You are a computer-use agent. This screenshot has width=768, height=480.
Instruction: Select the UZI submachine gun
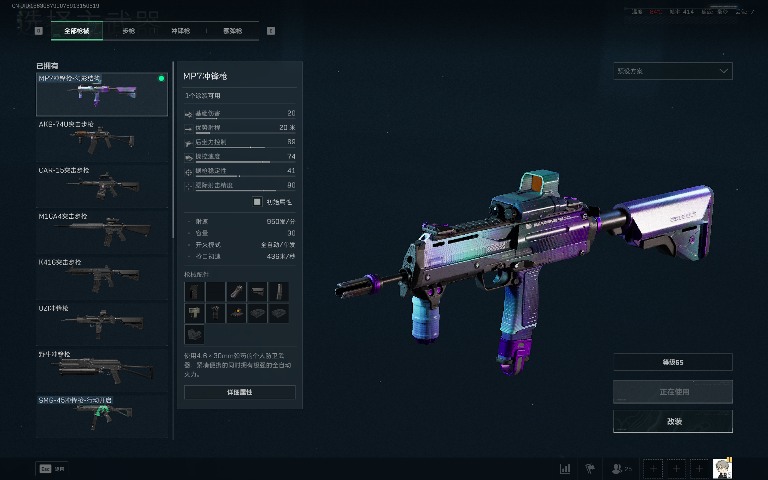102,323
